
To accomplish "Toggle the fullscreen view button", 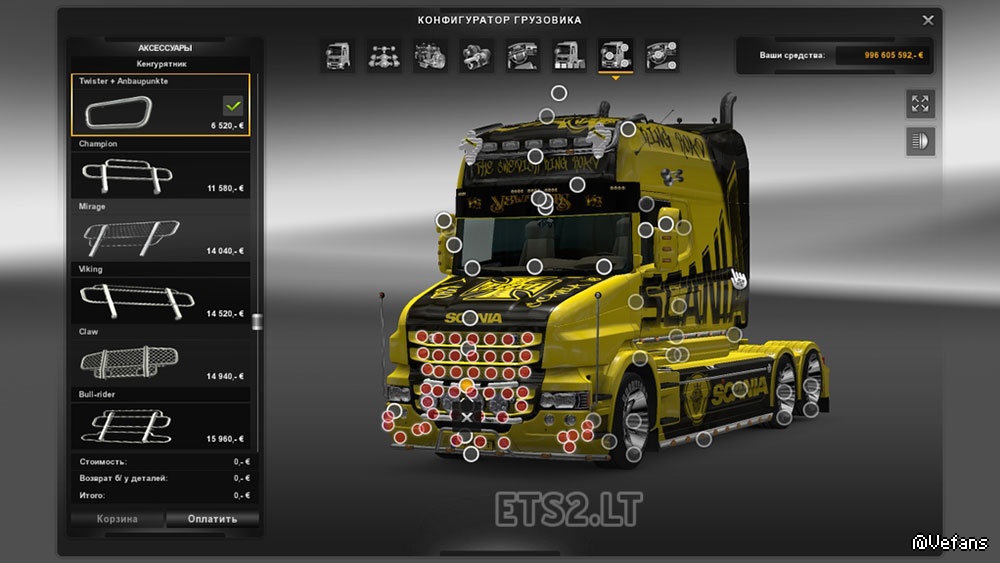I will 920,103.
